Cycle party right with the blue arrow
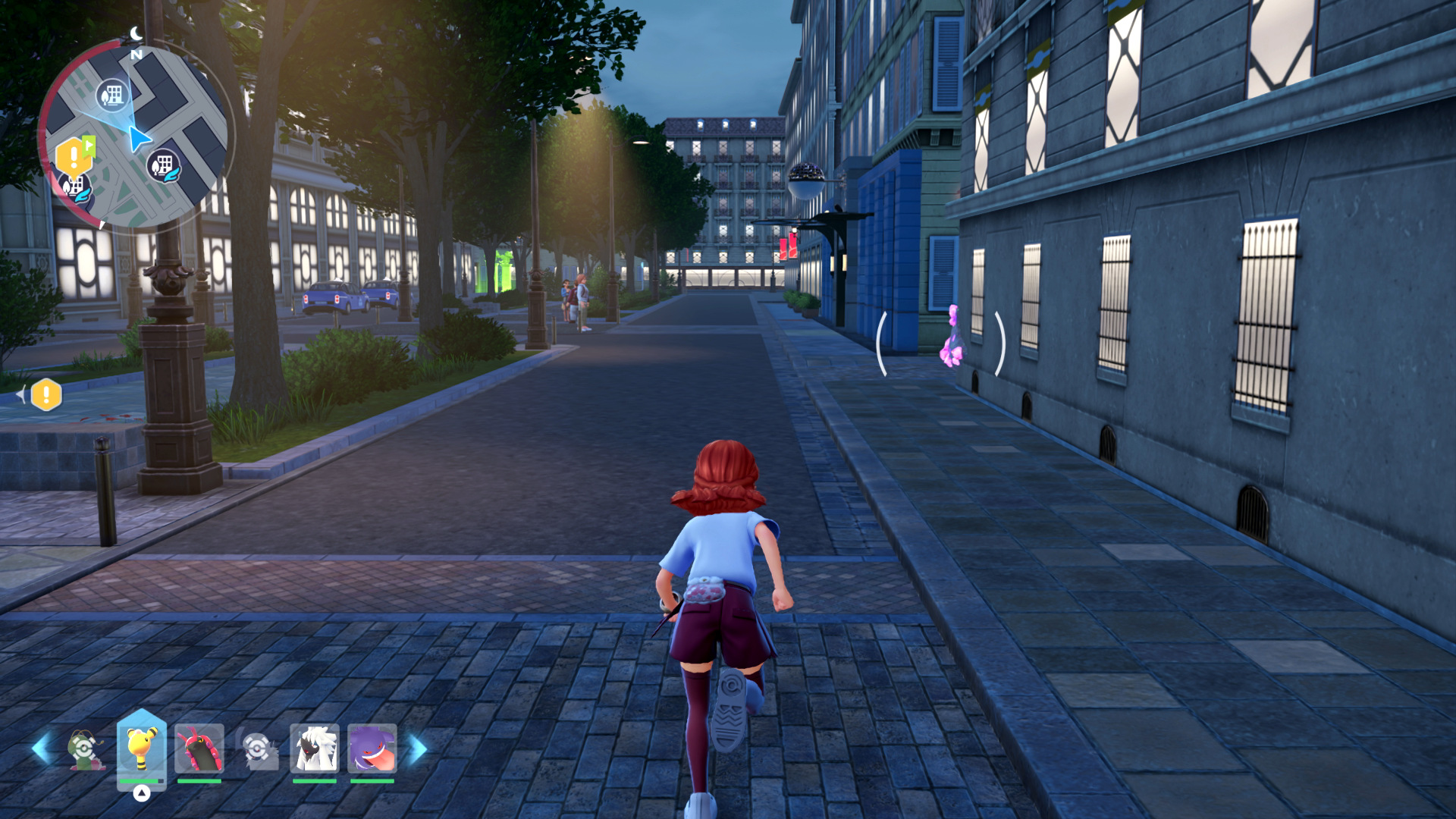Viewport: 1456px width, 819px height. (x=418, y=749)
